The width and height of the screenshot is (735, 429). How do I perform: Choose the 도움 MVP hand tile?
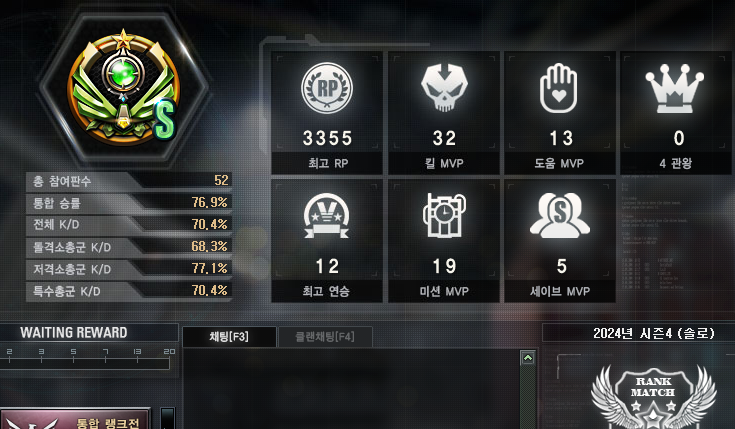(x=560, y=111)
